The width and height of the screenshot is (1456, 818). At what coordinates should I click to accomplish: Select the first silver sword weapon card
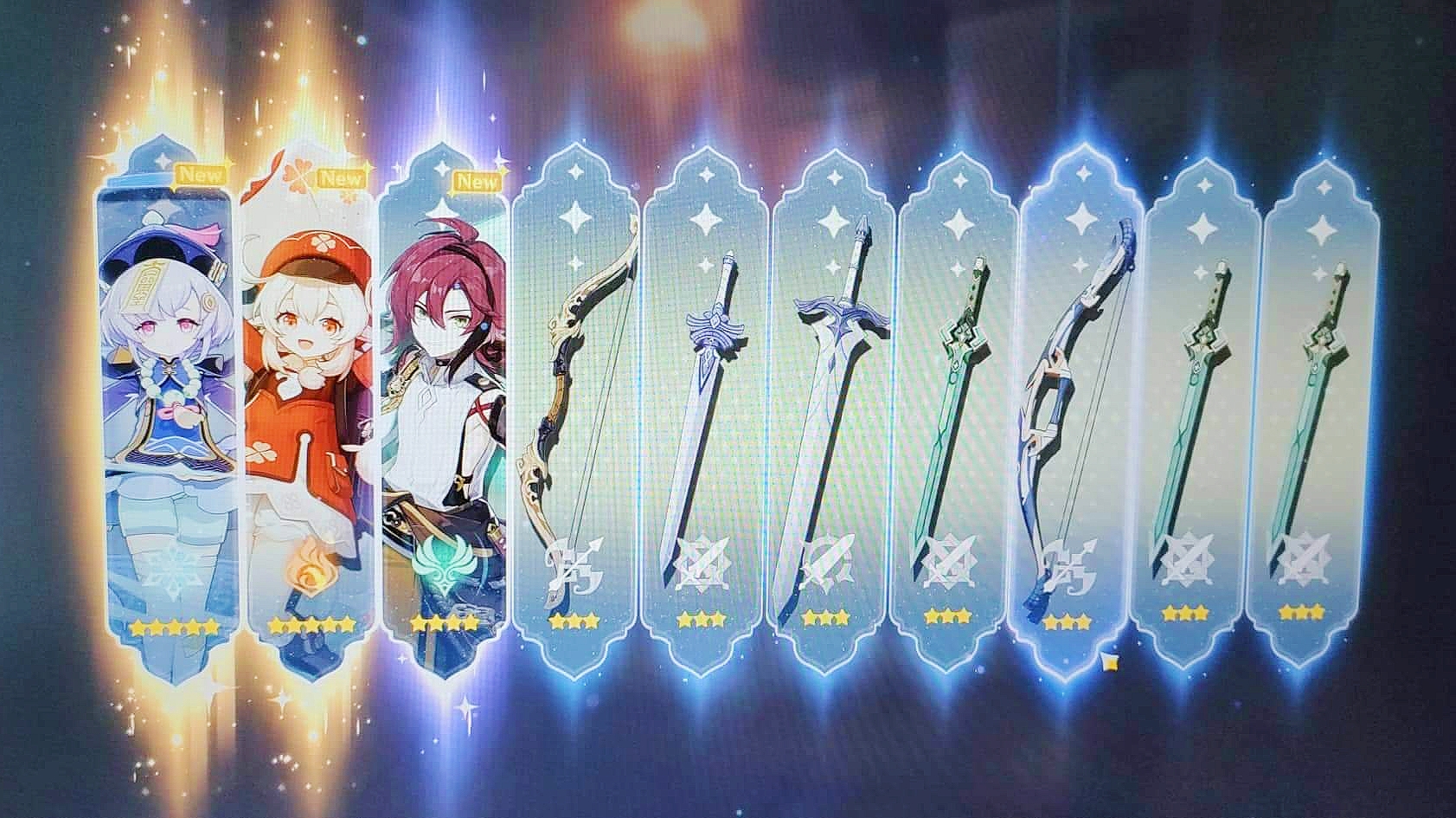(711, 390)
